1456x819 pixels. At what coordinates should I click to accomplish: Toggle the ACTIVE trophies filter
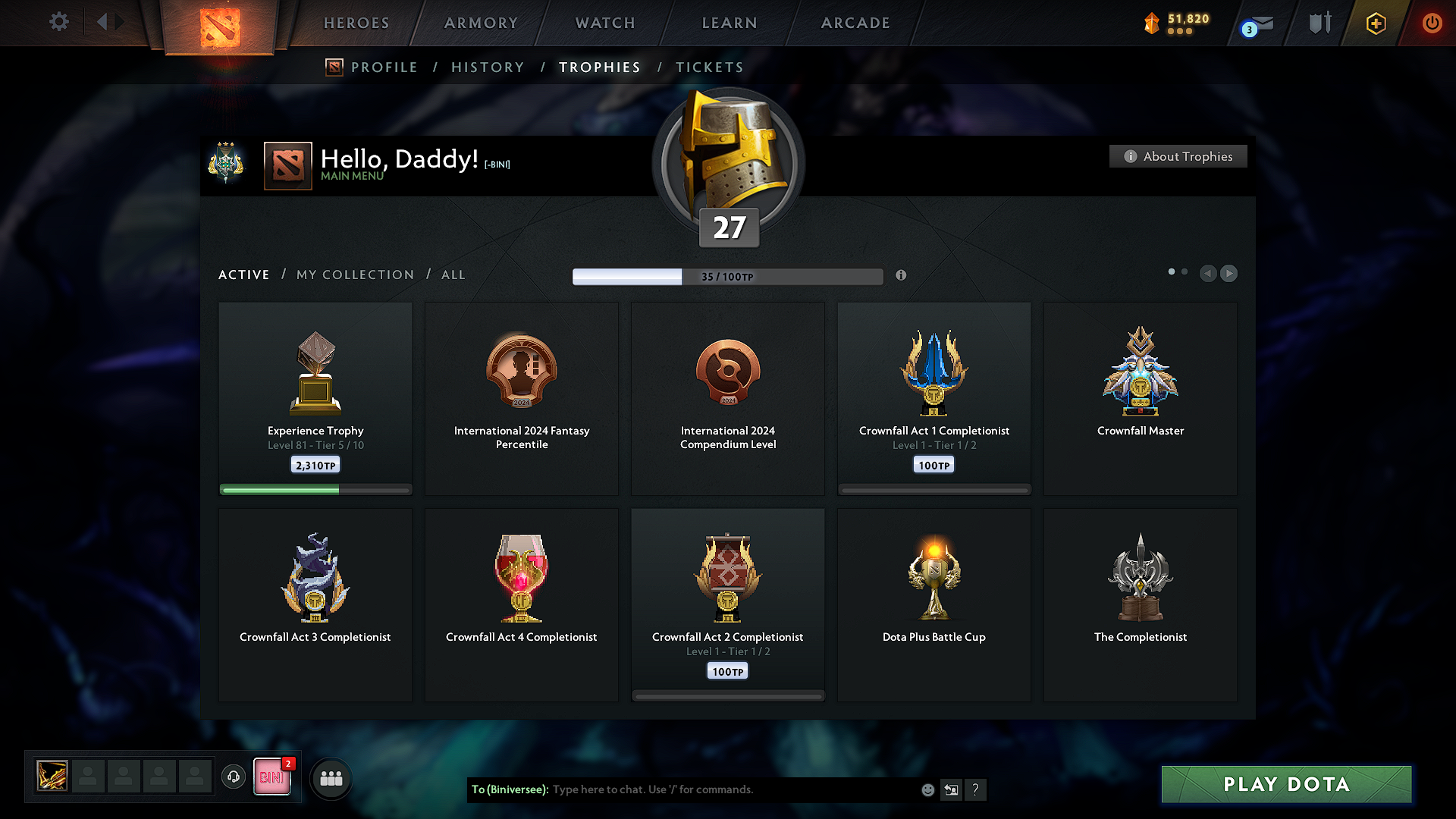point(243,275)
